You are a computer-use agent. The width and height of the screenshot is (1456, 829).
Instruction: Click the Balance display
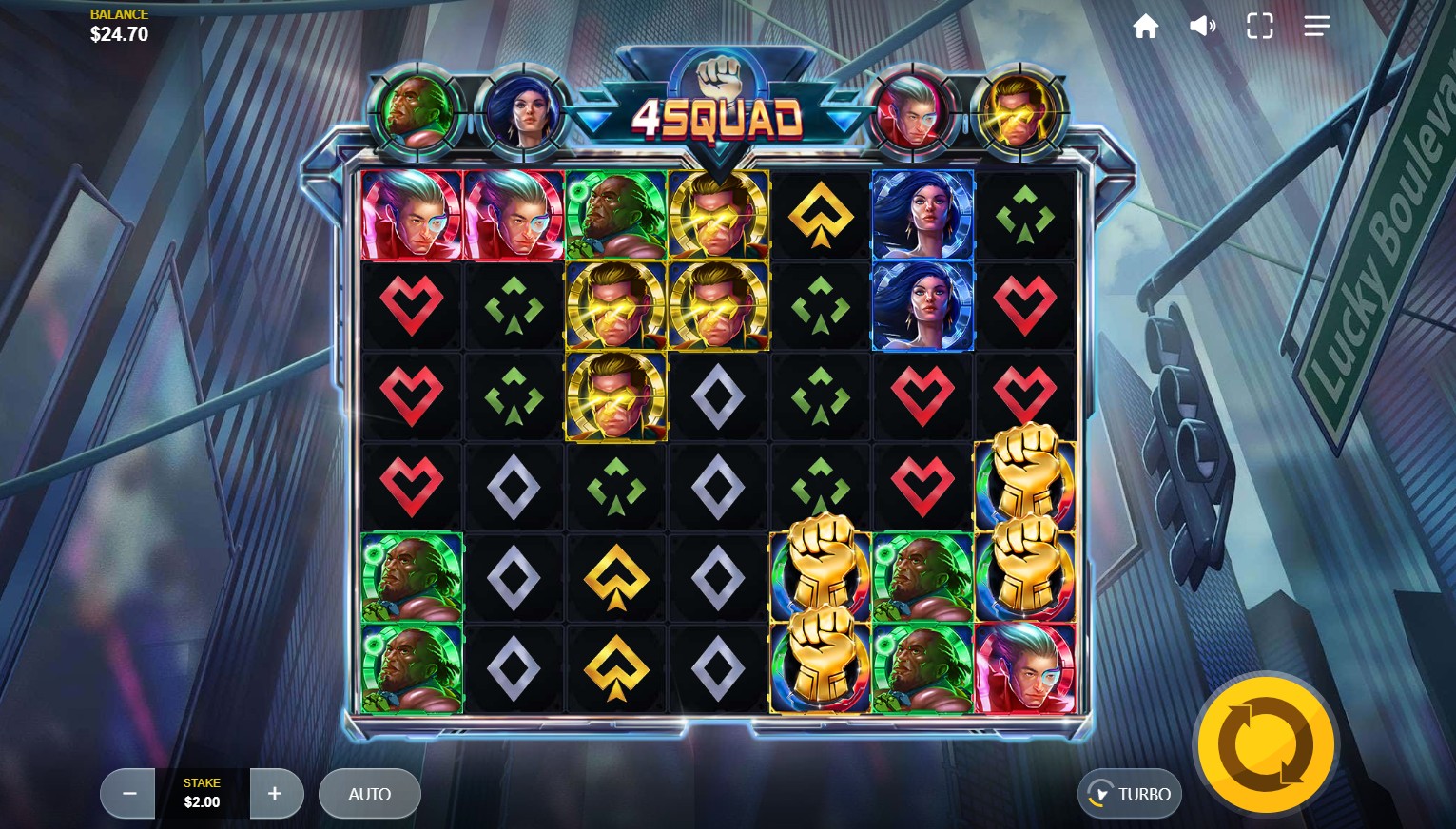(x=118, y=26)
